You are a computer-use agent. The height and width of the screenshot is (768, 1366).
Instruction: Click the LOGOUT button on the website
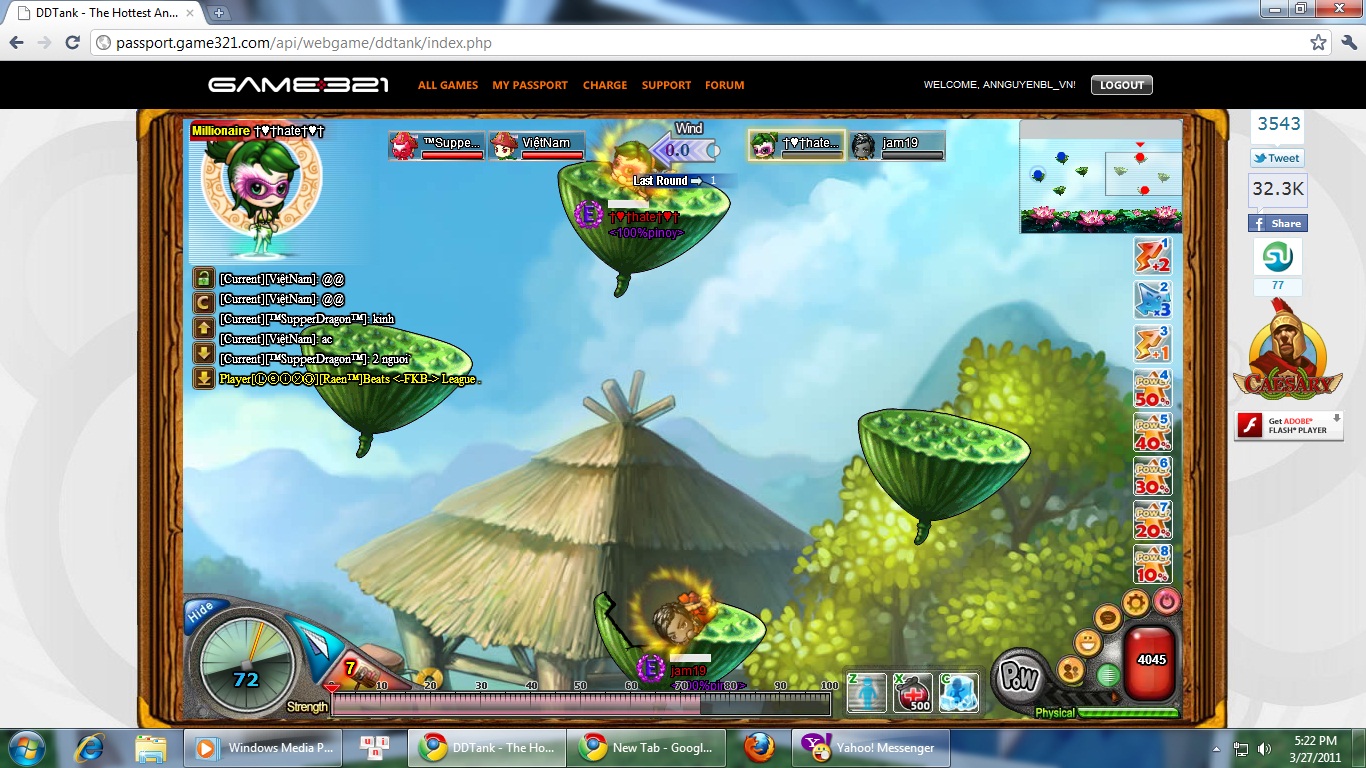[1121, 85]
